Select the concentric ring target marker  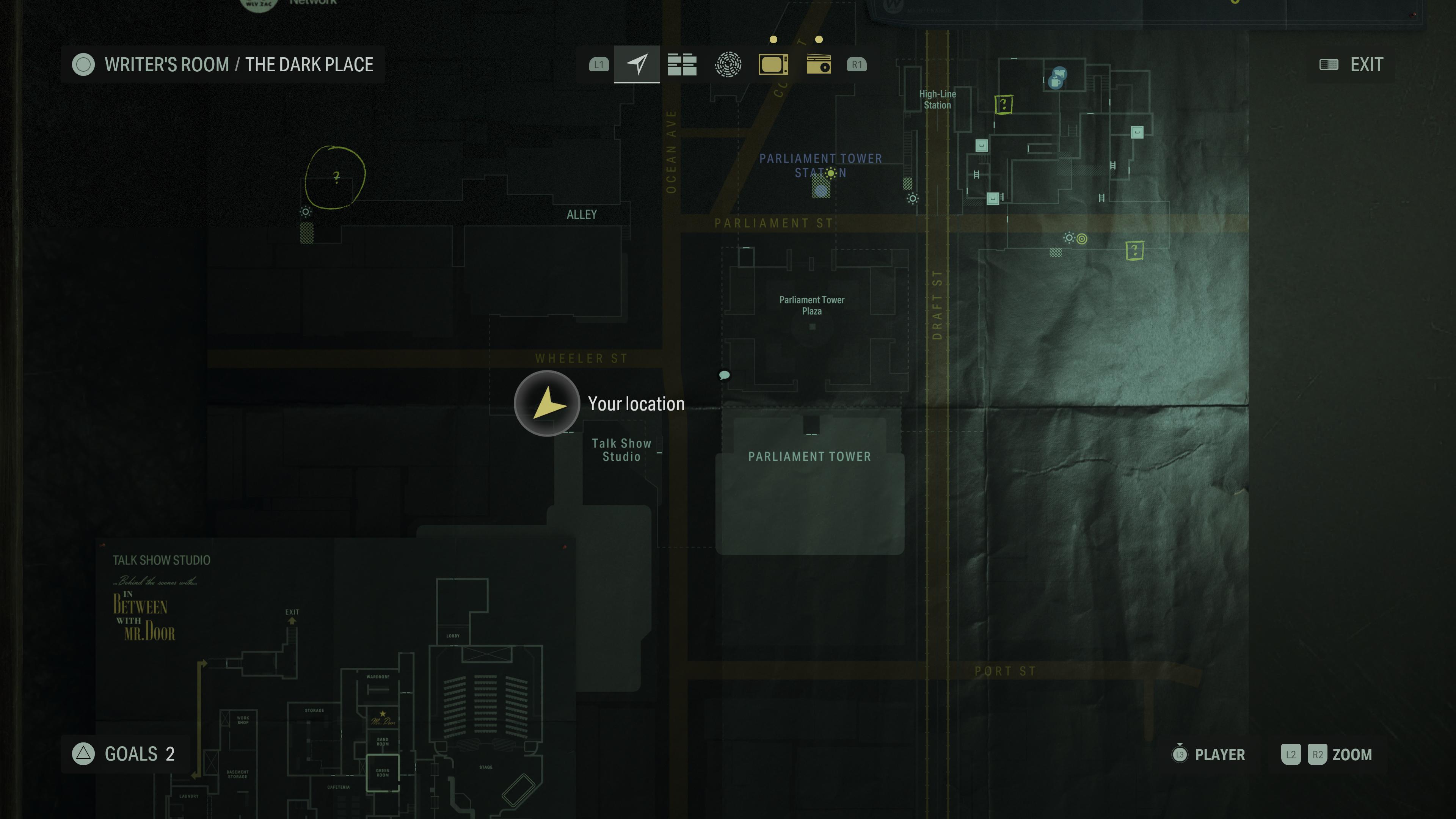tap(1082, 238)
